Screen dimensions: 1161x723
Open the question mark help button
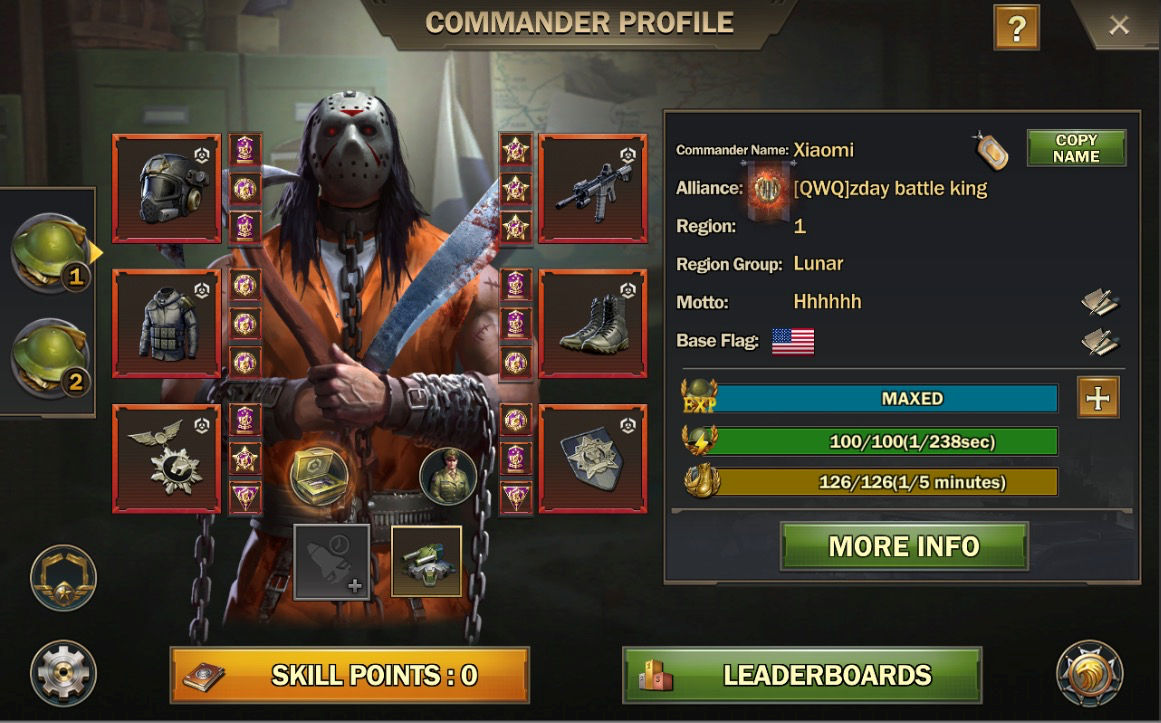point(1016,28)
